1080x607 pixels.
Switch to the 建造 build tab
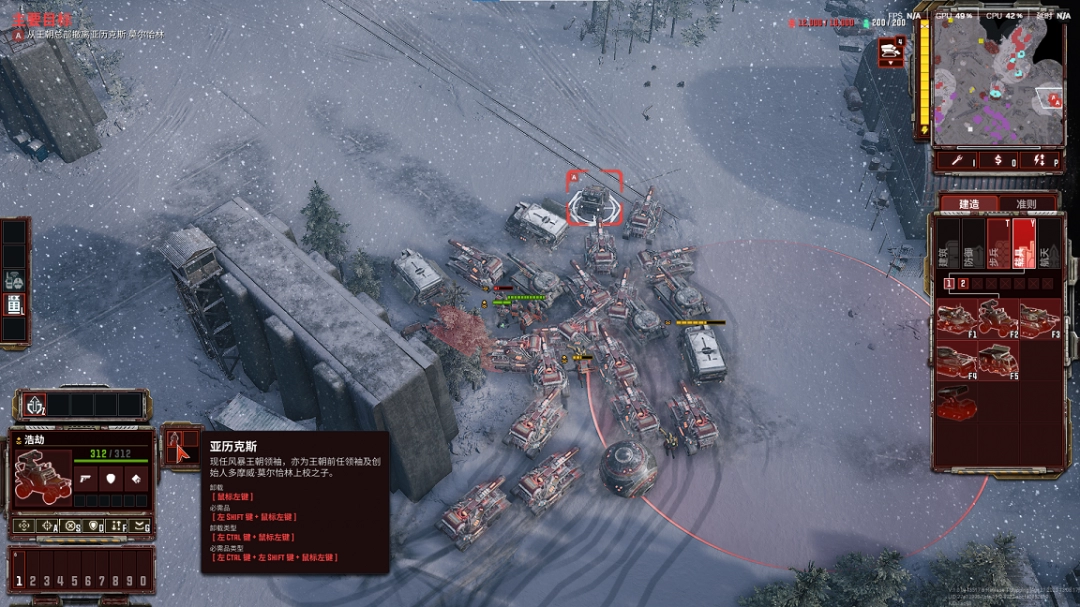pyautogui.click(x=969, y=203)
